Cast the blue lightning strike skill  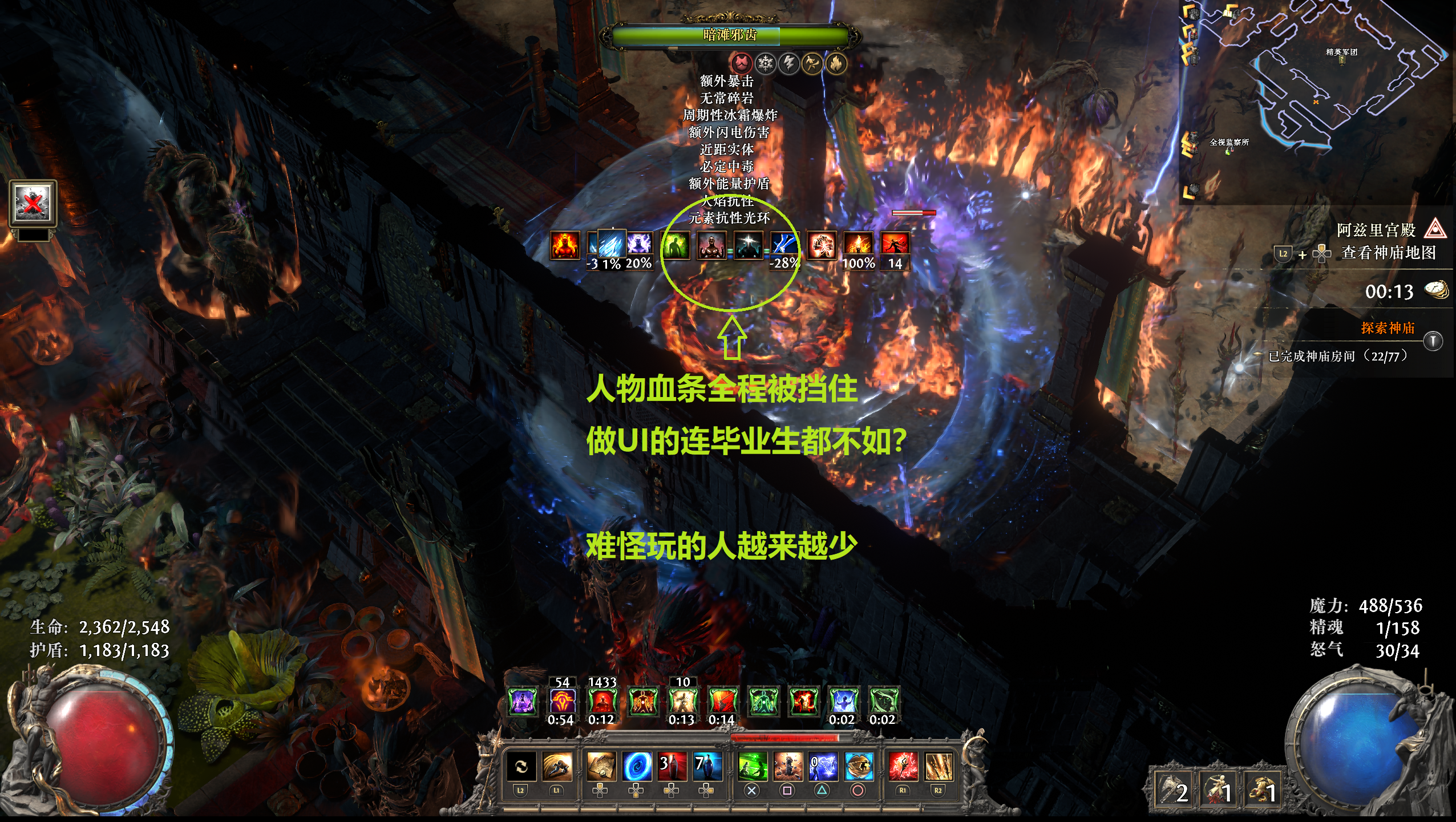click(823, 766)
